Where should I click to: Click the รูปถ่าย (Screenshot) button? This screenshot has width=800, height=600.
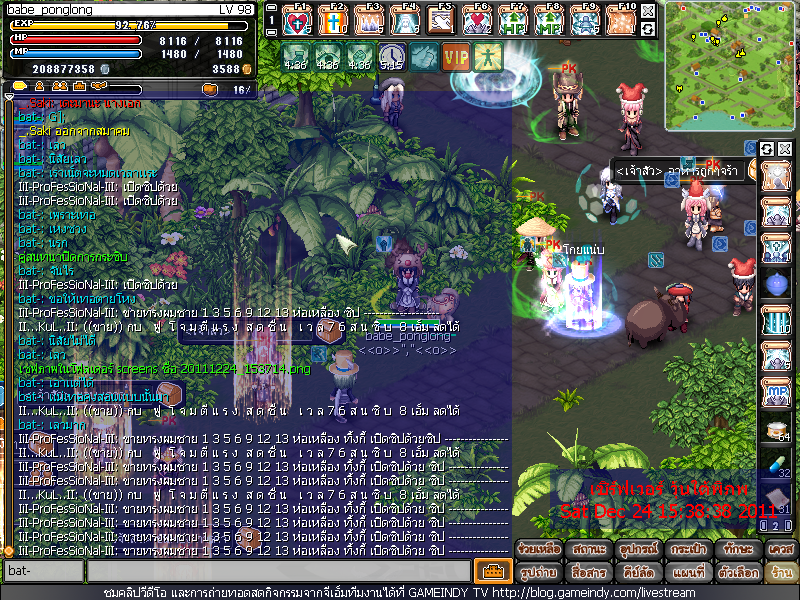pos(539,573)
